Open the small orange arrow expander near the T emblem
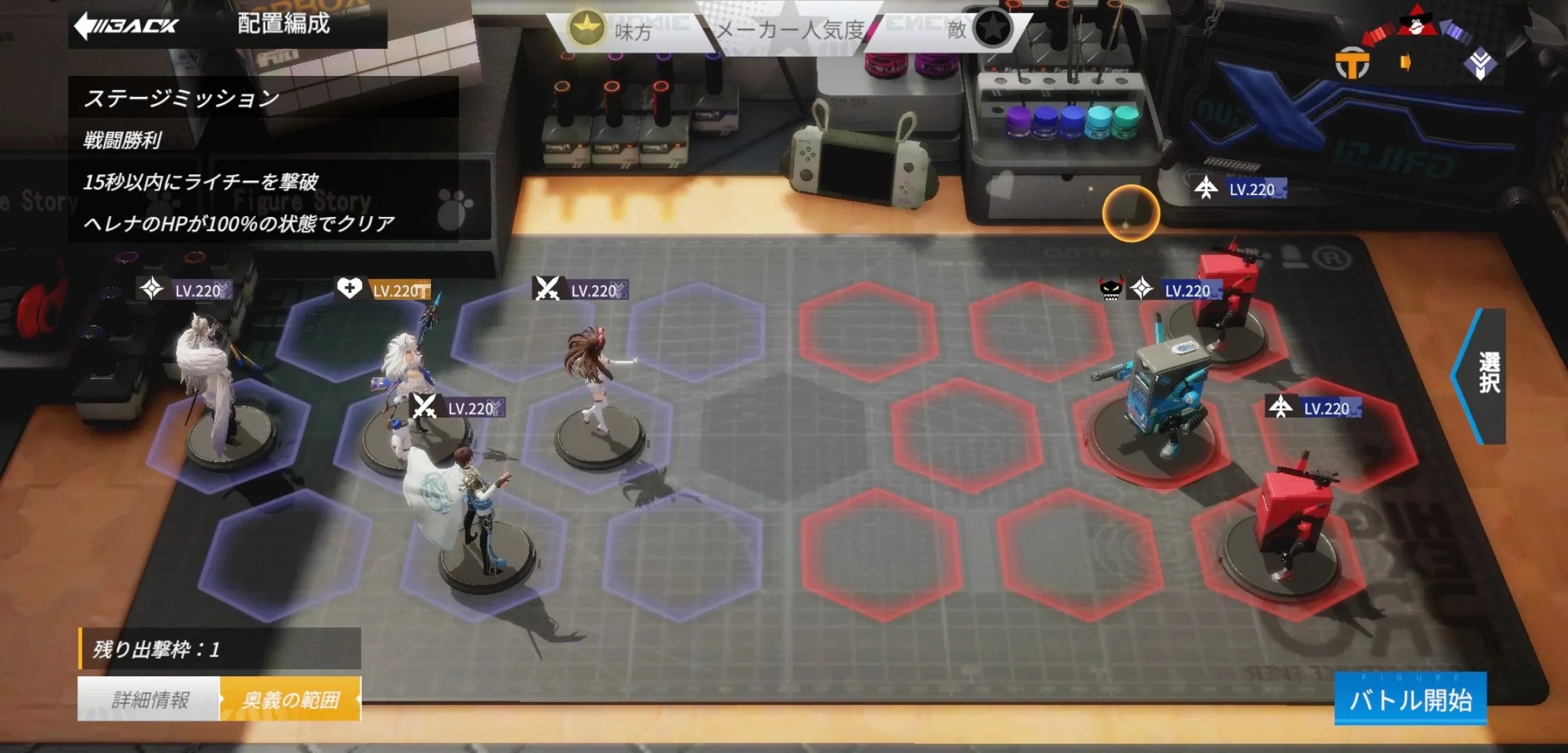The image size is (1568, 753). pyautogui.click(x=1405, y=62)
